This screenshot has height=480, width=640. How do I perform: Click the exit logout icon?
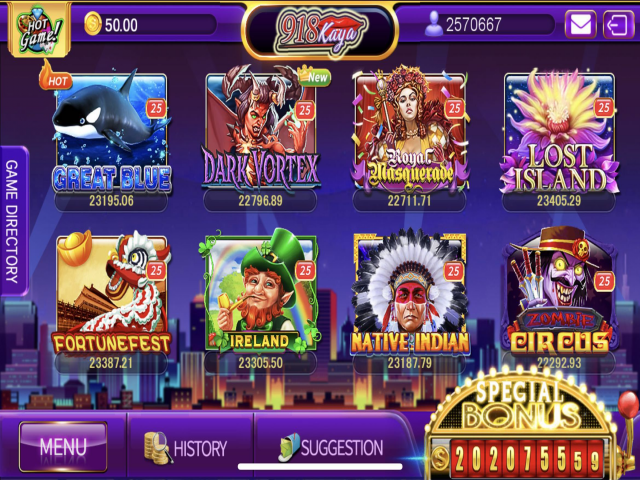click(x=616, y=24)
